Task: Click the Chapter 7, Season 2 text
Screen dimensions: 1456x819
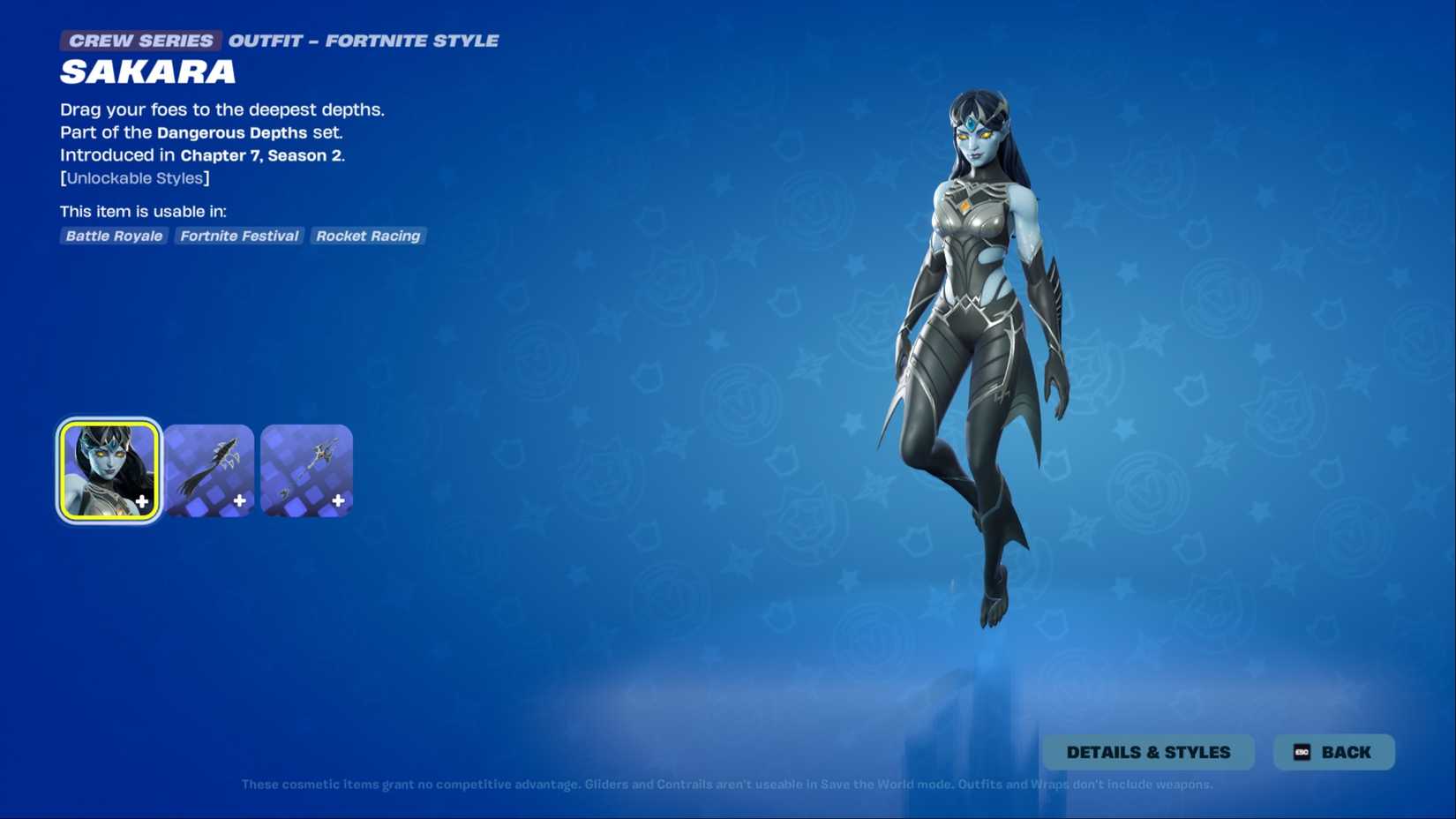Action: pos(262,154)
